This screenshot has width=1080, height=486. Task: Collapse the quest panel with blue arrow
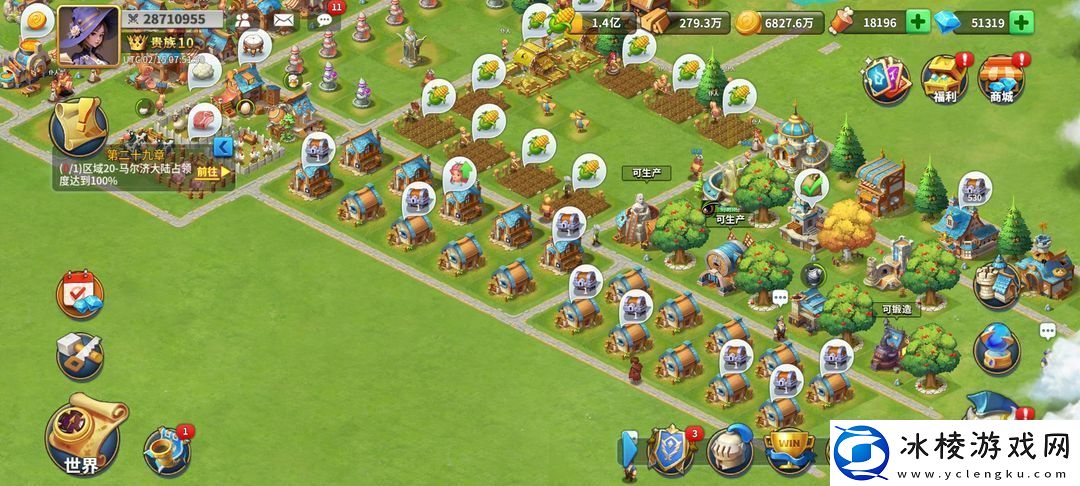224,149
